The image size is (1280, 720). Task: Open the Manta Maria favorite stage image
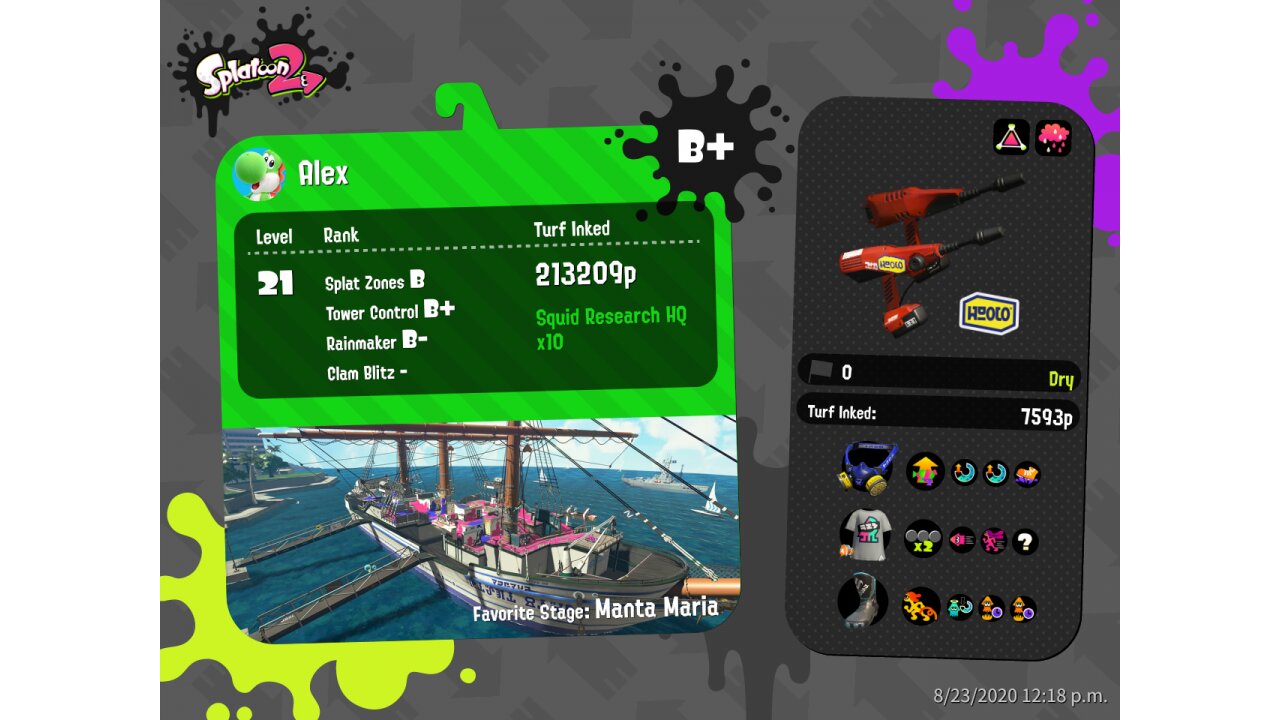point(480,525)
